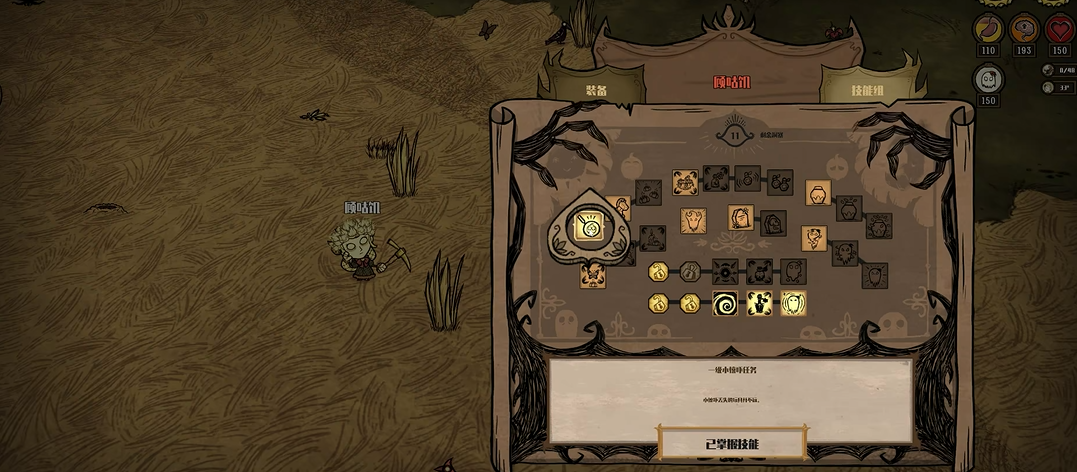Click the 已掌握技能 button
This screenshot has width=1077, height=472.
tap(733, 443)
